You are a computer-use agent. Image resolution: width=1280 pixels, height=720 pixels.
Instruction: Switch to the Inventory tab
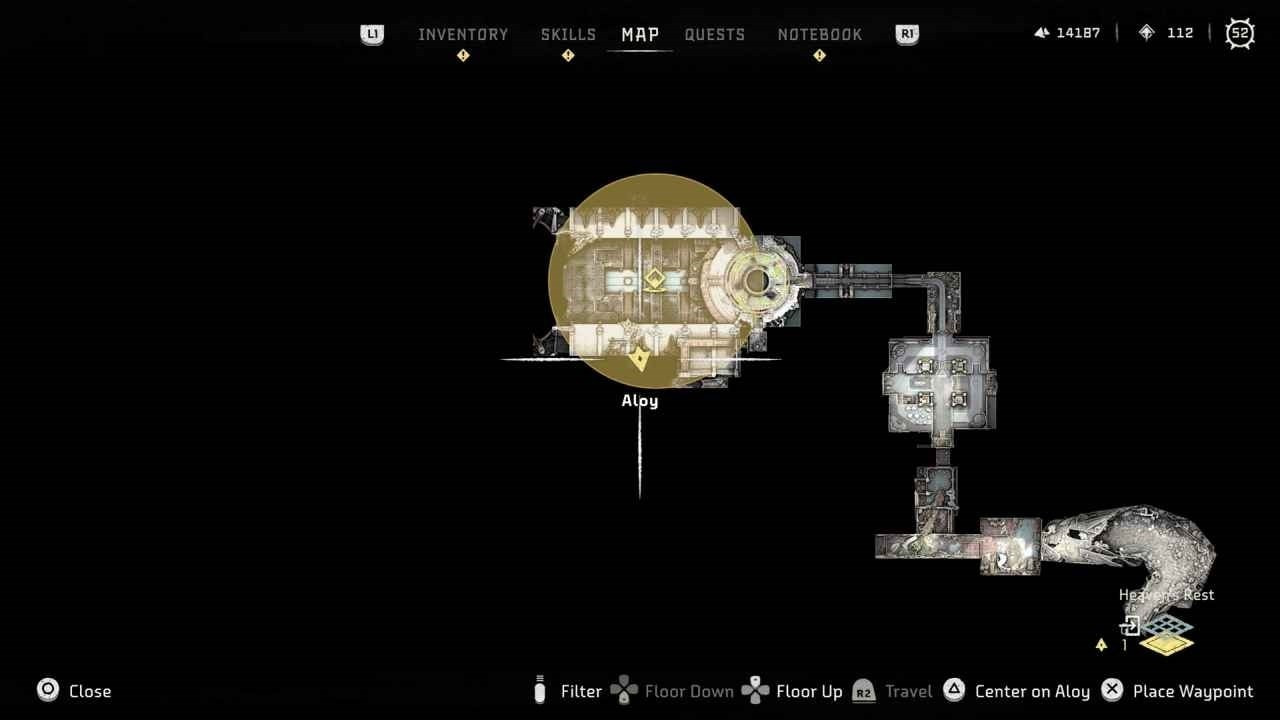463,34
